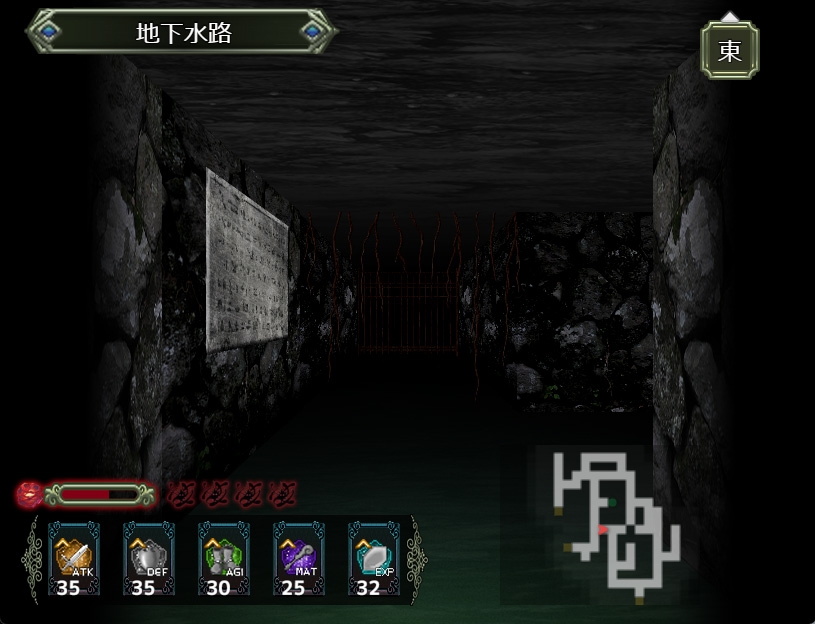The image size is (815, 624).
Task: Click the 東 compass direction button
Action: coord(729,50)
